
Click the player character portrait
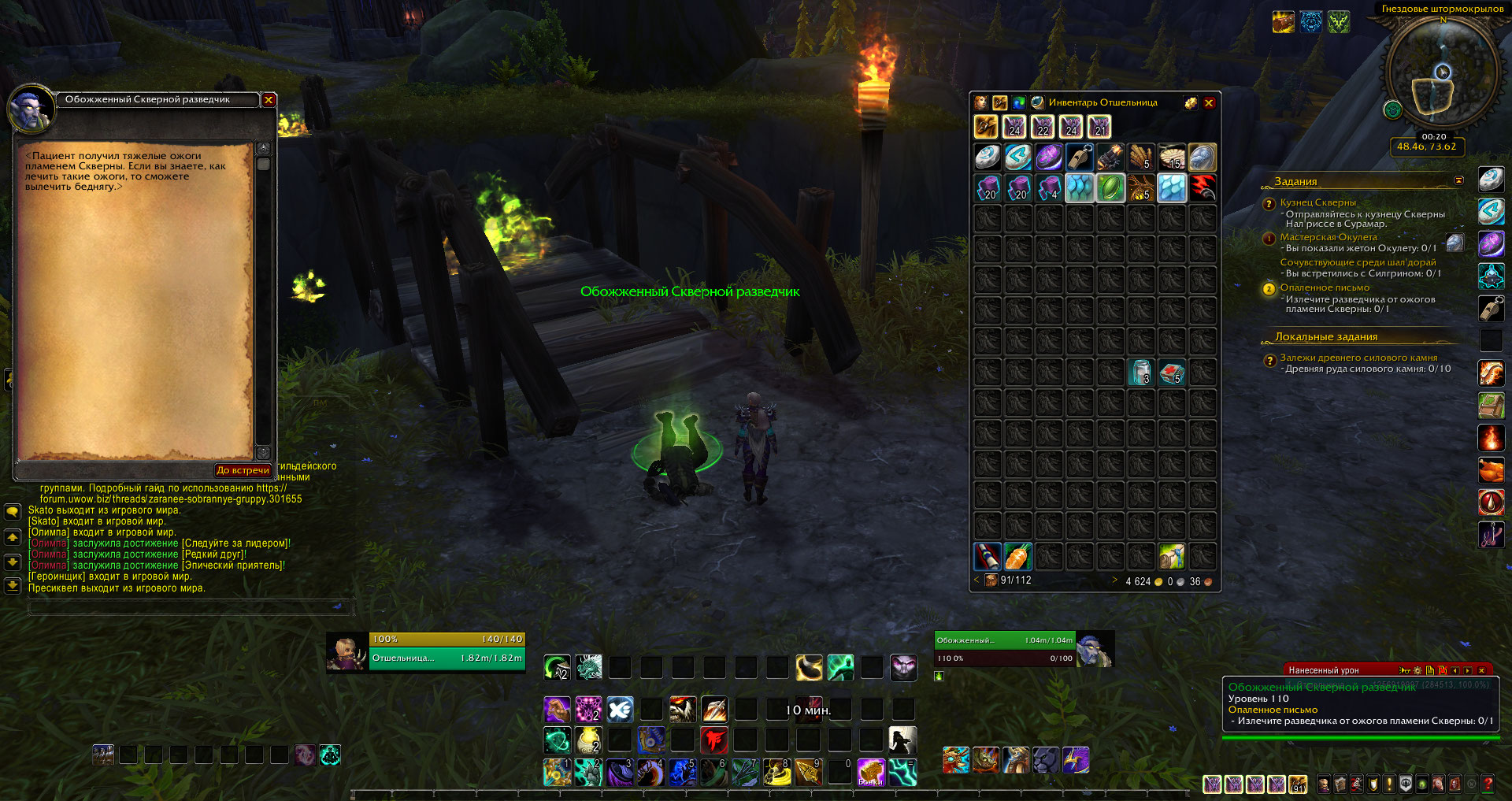(346, 651)
